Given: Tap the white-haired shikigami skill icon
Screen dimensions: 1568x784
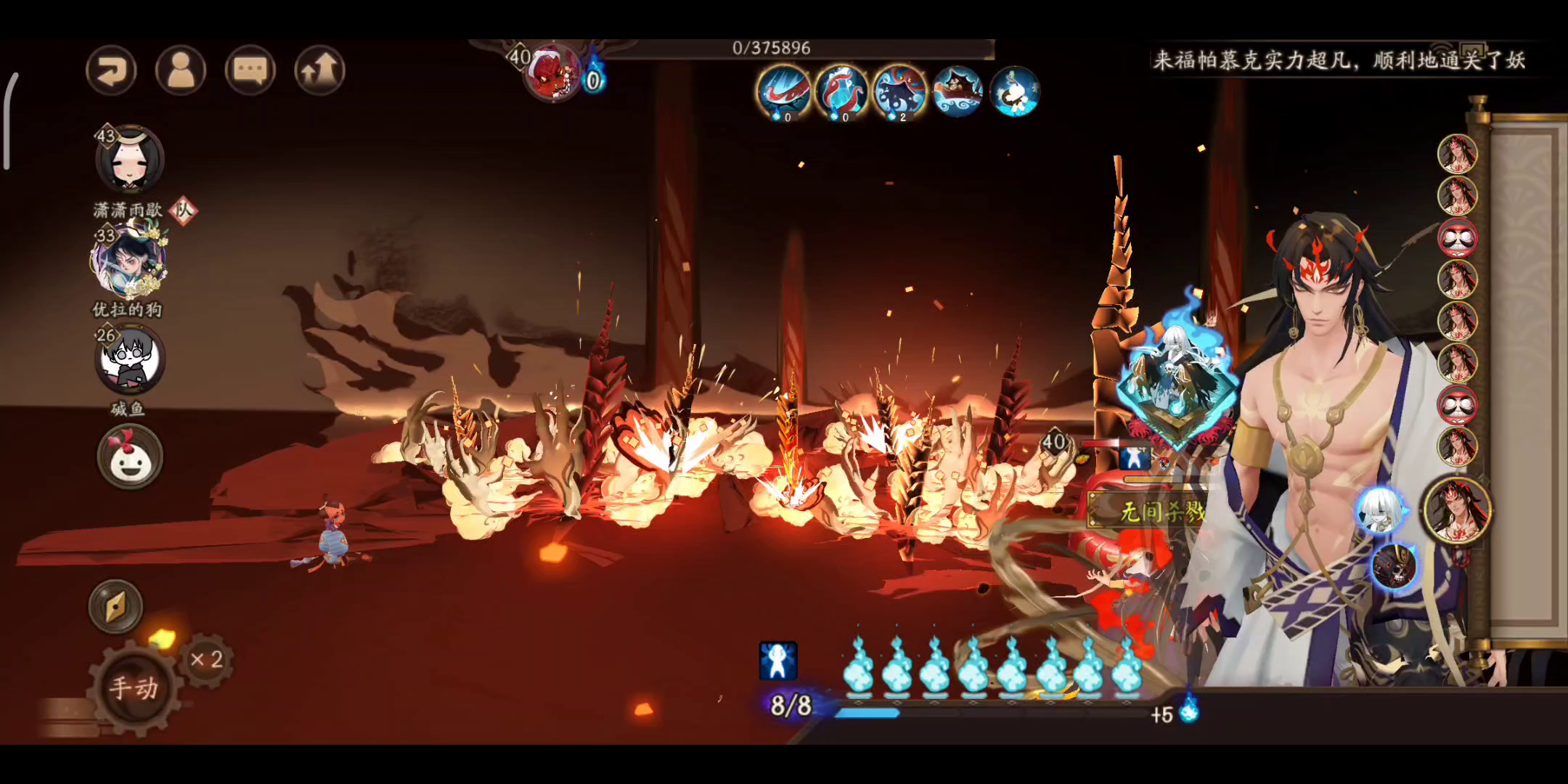Looking at the screenshot, I should coord(1380,510).
